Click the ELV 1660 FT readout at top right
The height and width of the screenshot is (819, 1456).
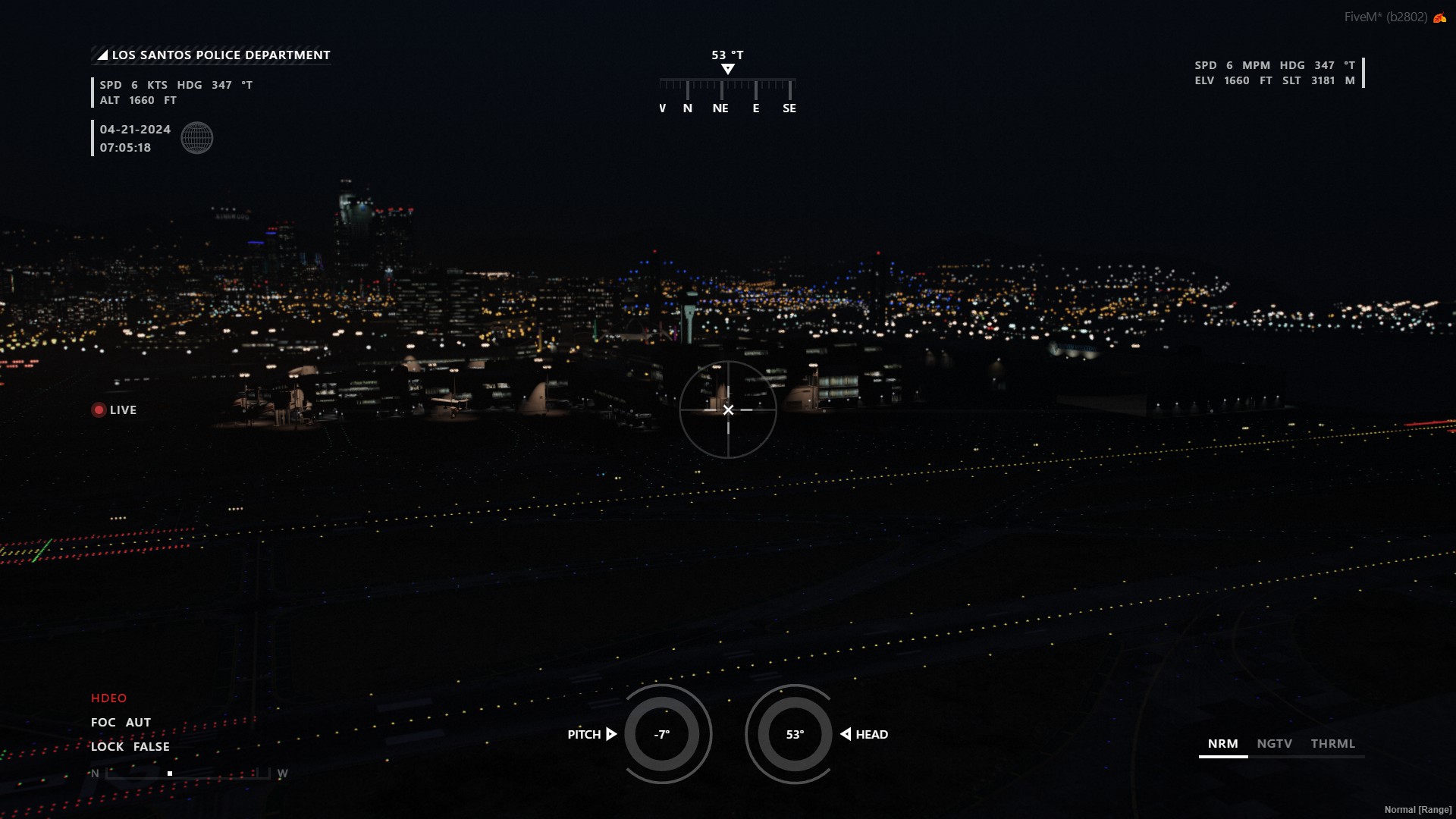(1230, 79)
